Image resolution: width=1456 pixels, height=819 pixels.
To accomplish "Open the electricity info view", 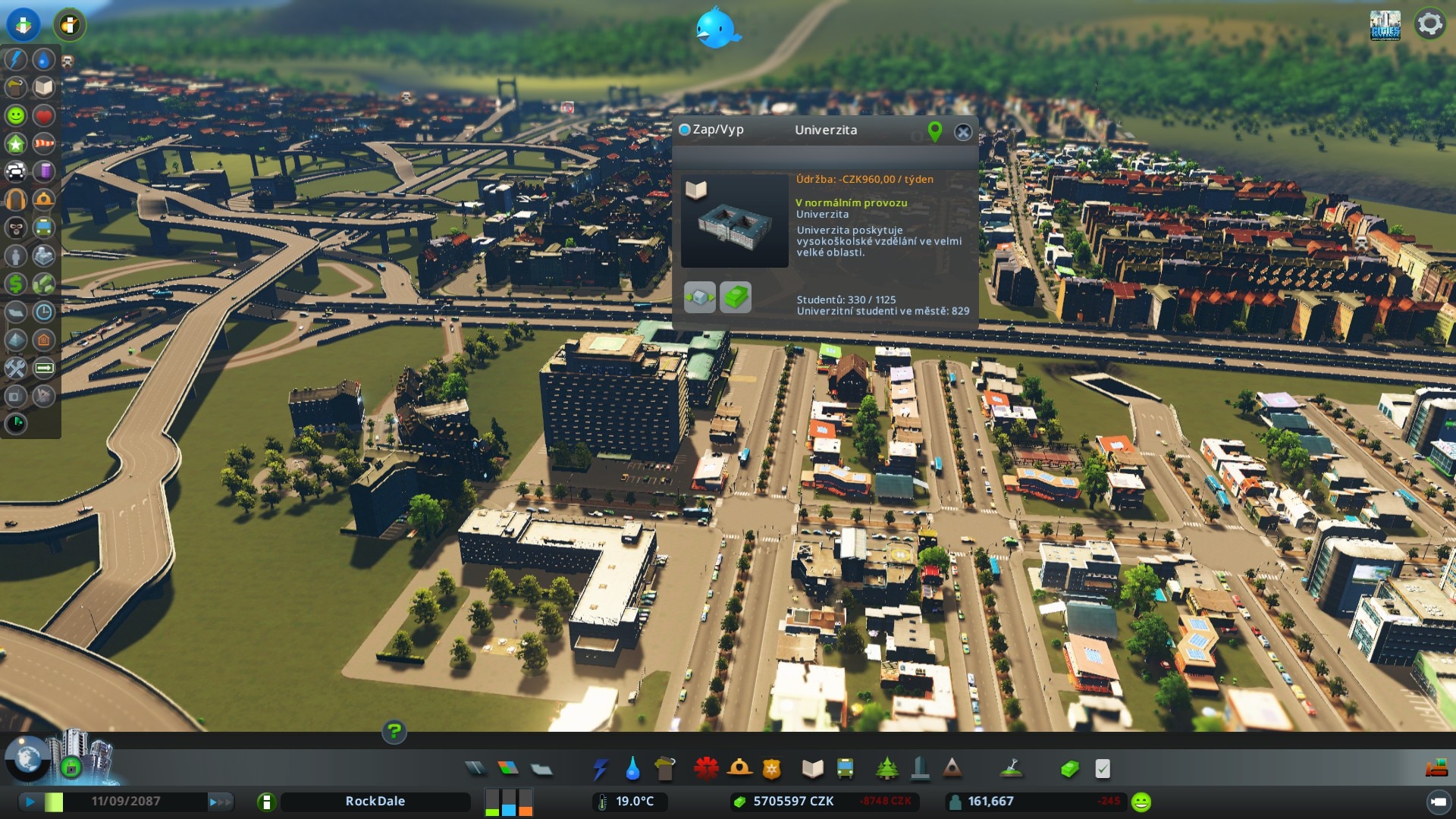I will [x=16, y=59].
